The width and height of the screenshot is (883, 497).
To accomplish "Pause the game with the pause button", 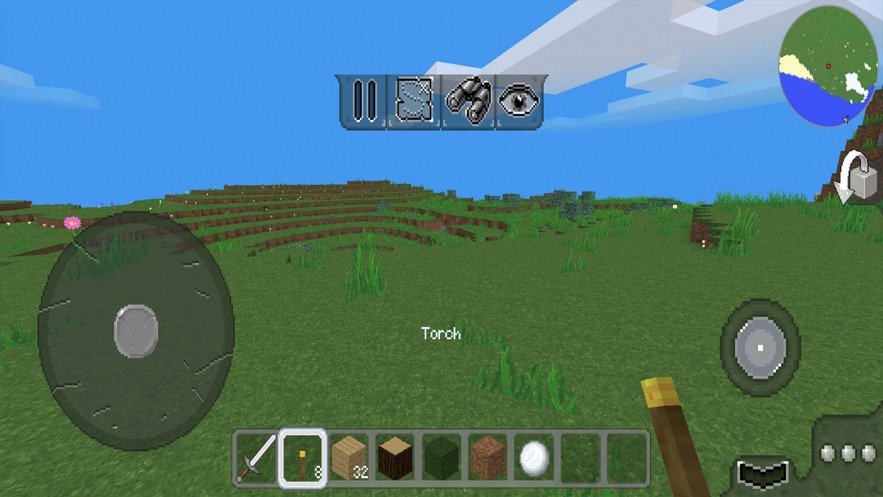I will 363,101.
